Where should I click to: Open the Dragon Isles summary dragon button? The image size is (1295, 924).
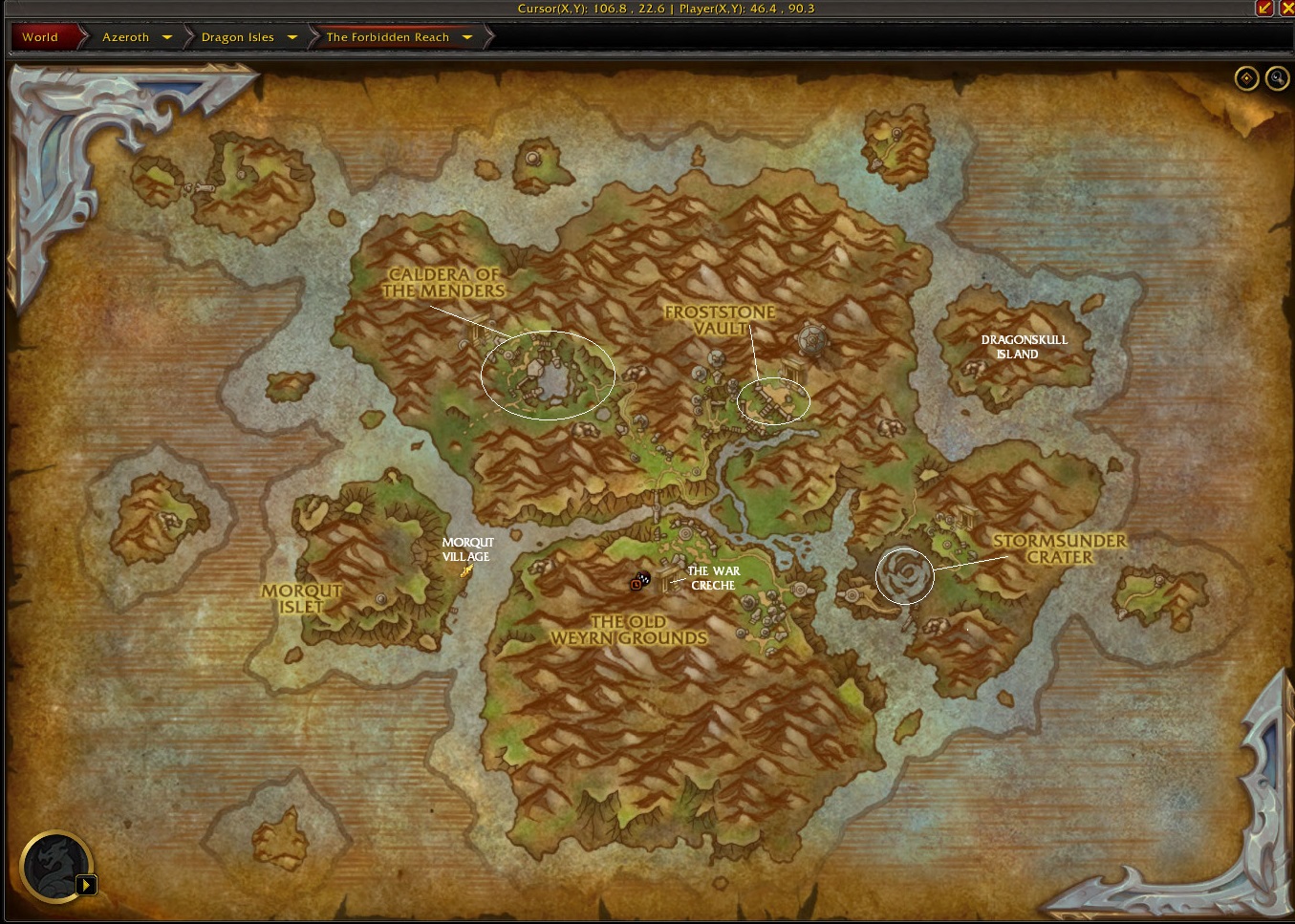point(56,867)
